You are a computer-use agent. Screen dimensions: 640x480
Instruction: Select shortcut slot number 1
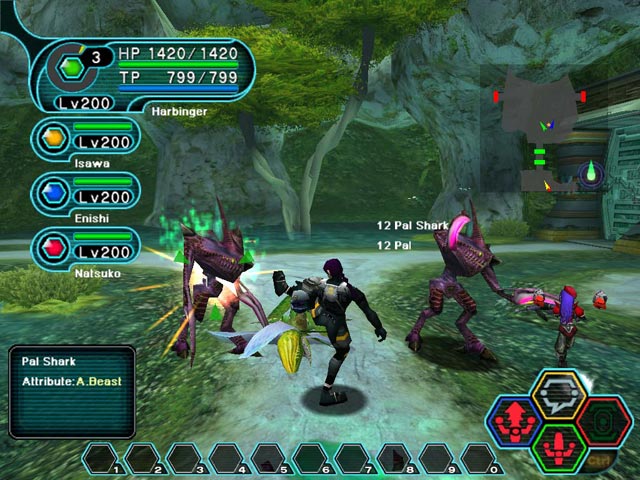[102, 459]
